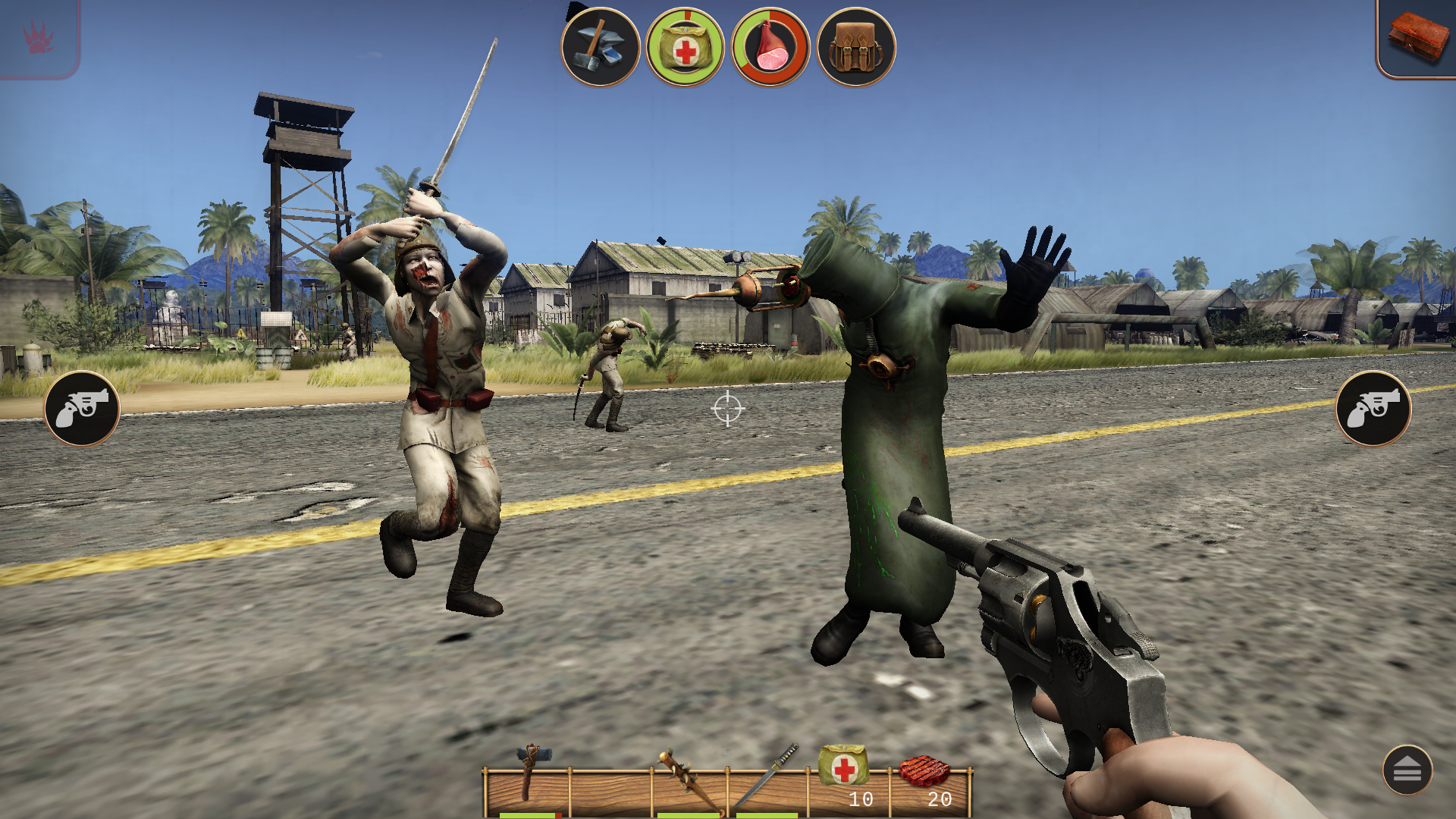Click the axe slot's green durability bar

tap(531, 816)
